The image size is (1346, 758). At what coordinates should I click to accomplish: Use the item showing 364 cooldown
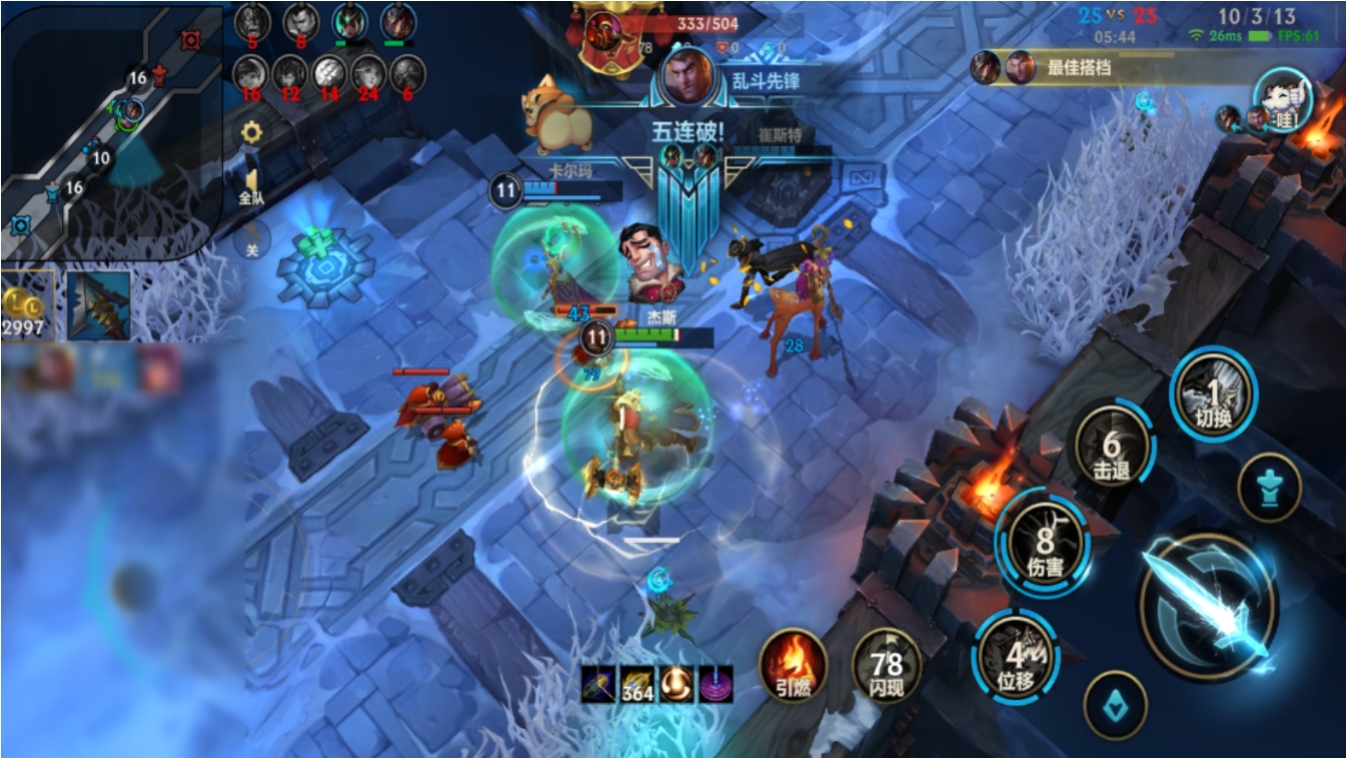point(637,684)
